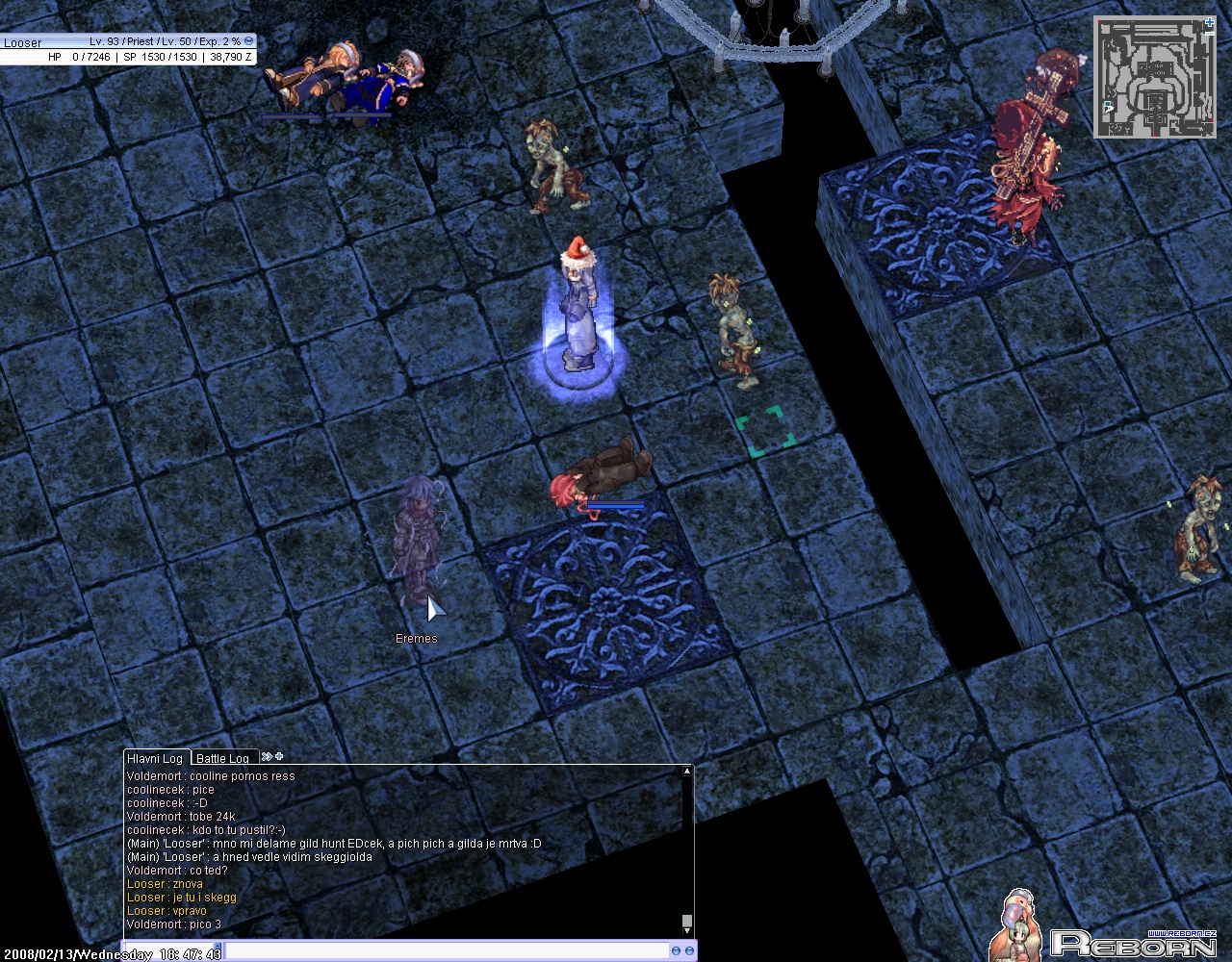Screen dimensions: 1232x962
Task: Click the double-arrow icon beside Battle Log
Action: 266,757
